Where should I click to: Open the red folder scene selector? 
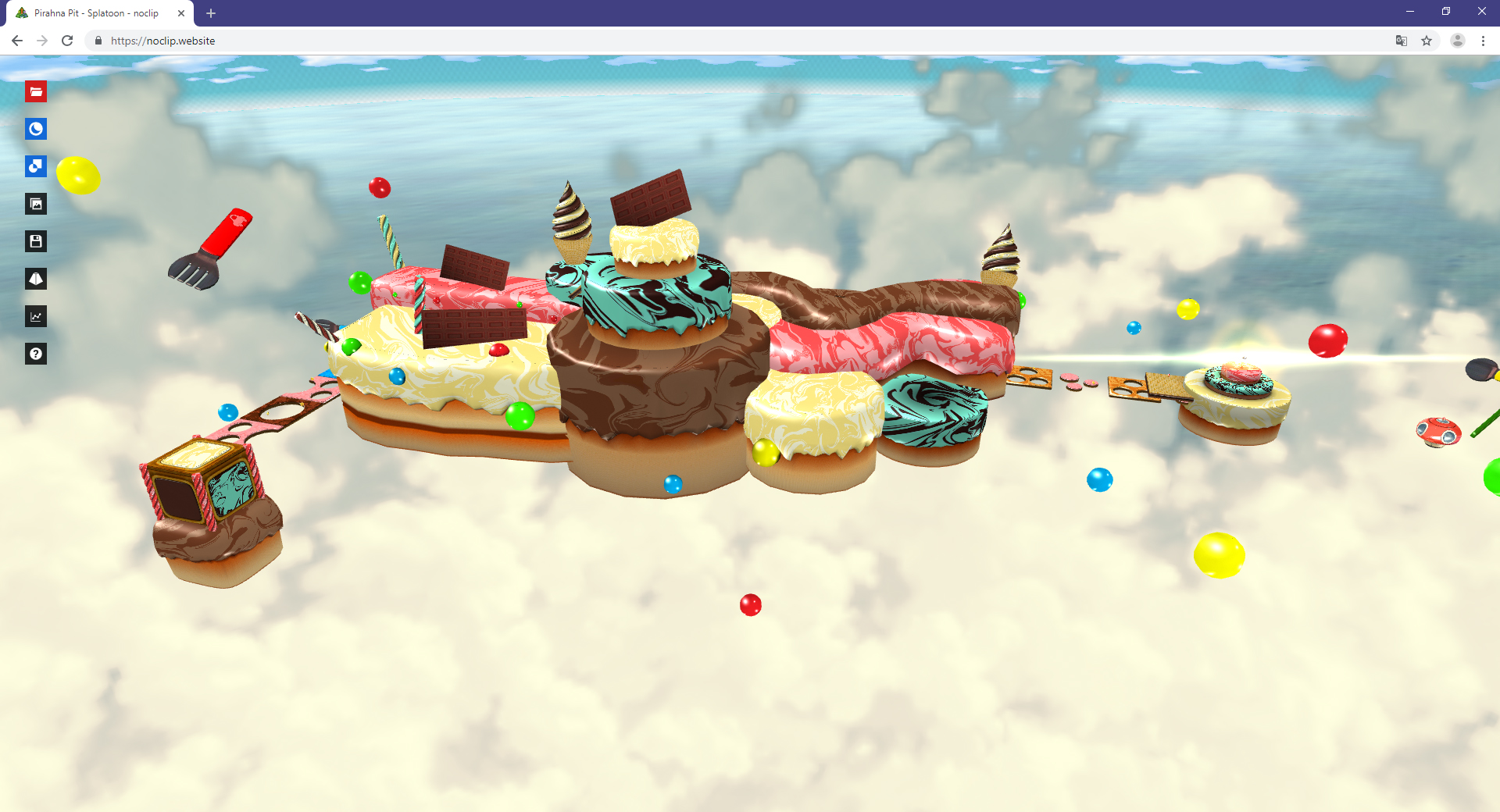tap(36, 92)
